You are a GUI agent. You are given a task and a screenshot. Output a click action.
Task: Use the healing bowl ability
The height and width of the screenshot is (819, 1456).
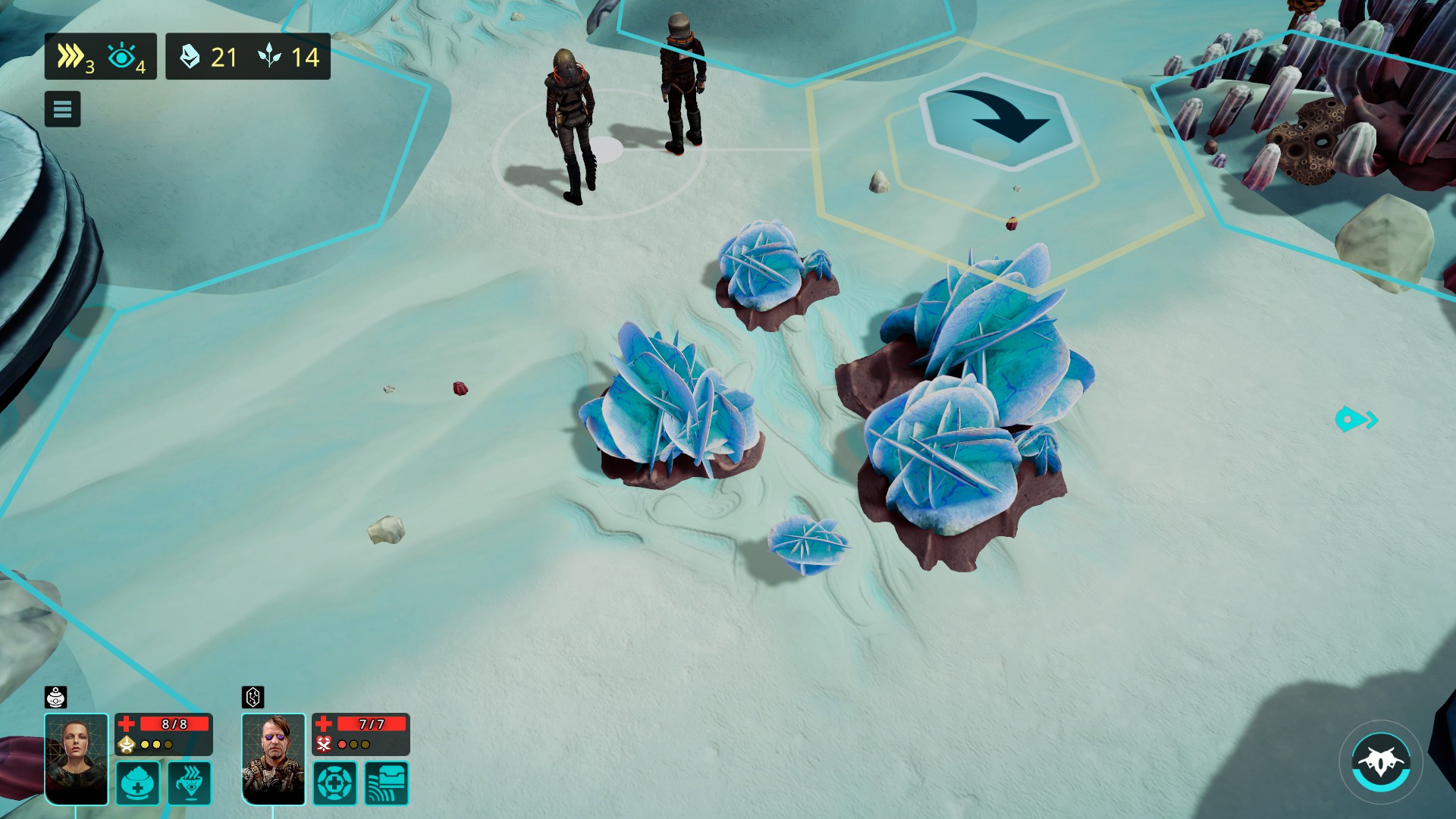(x=138, y=783)
